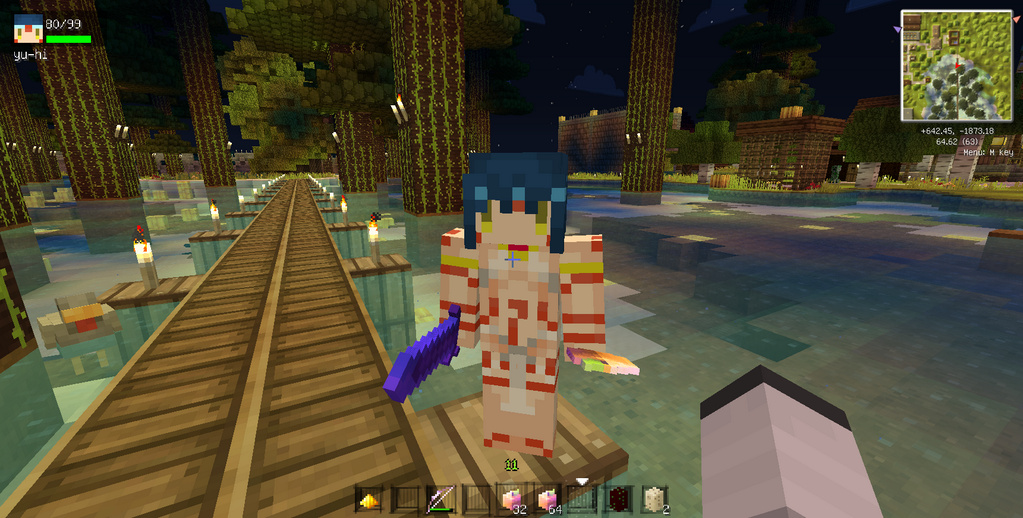Select the bow in the hotbar
This screenshot has height=518, width=1023.
440,499
